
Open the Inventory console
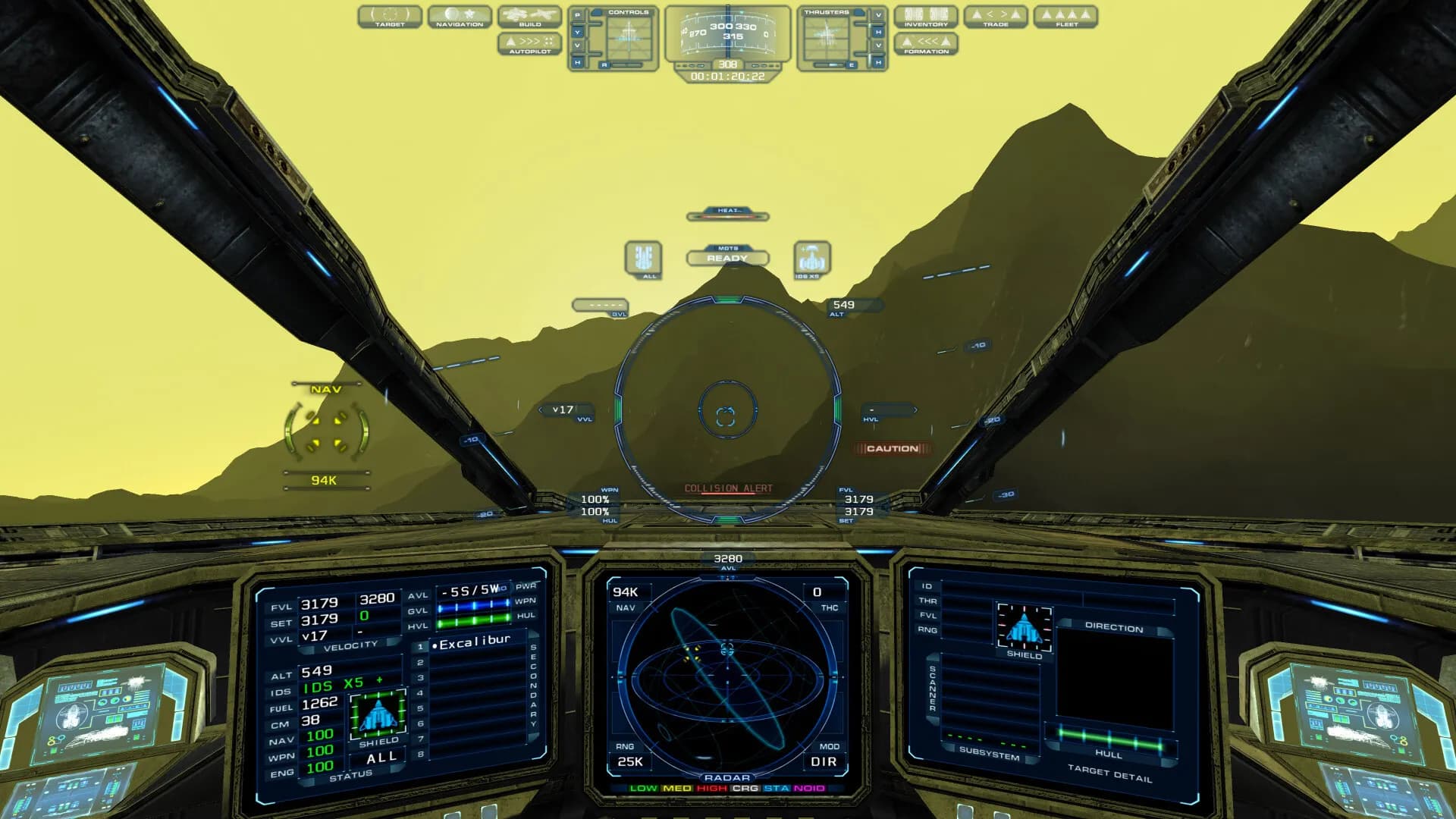(926, 17)
